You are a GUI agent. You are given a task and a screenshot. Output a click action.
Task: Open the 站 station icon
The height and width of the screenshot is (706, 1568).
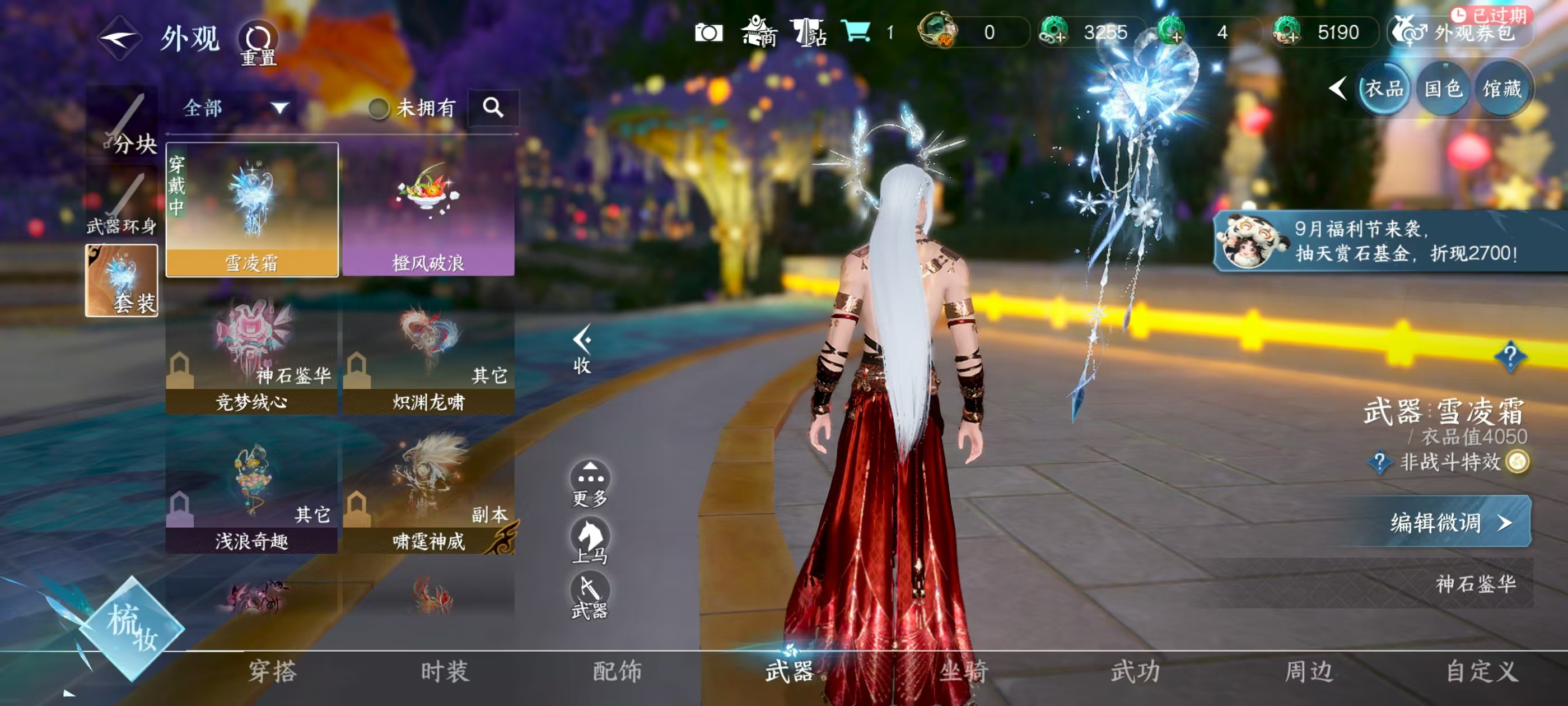click(810, 34)
